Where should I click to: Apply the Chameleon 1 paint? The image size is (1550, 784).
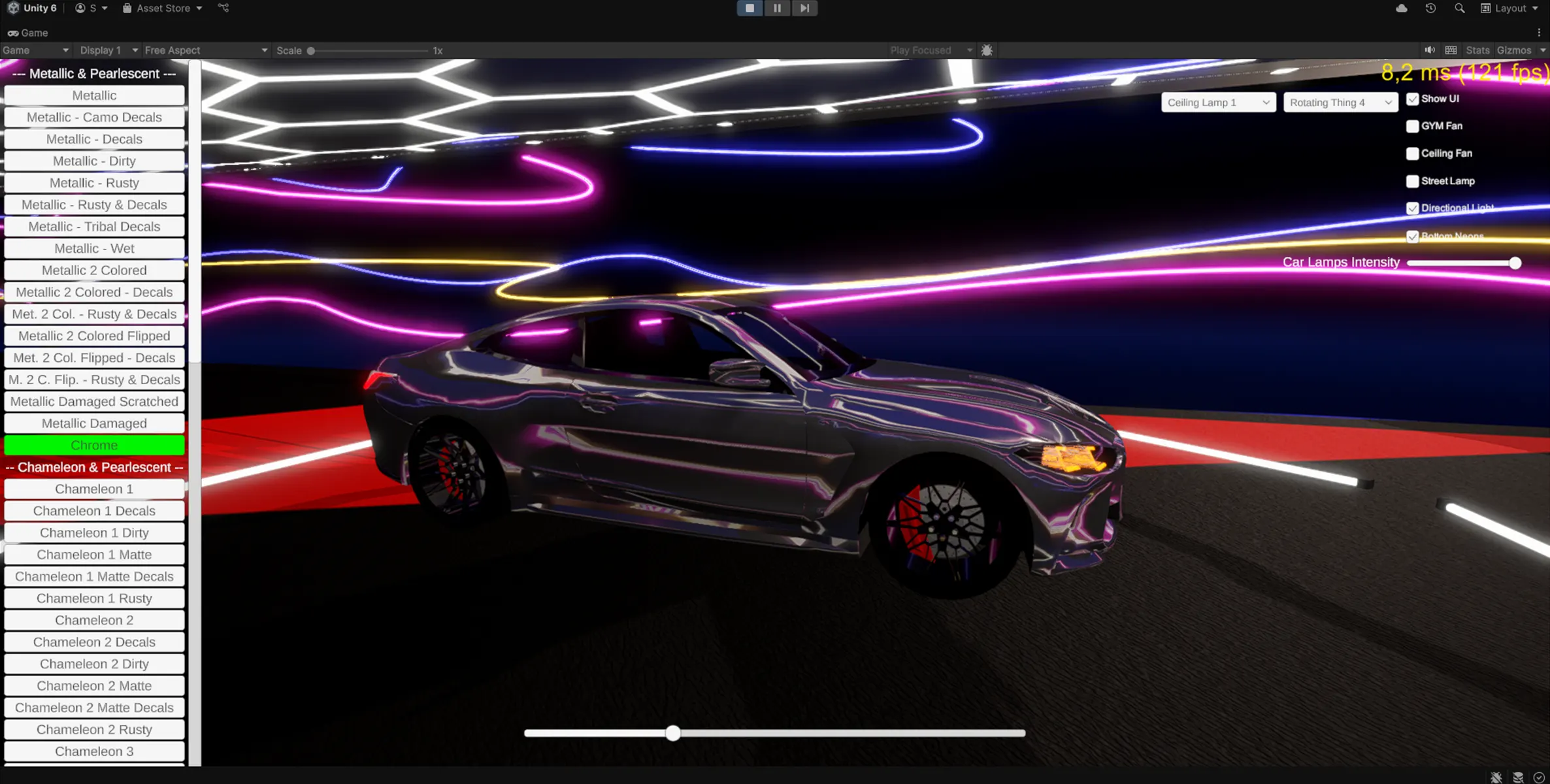tap(94, 489)
